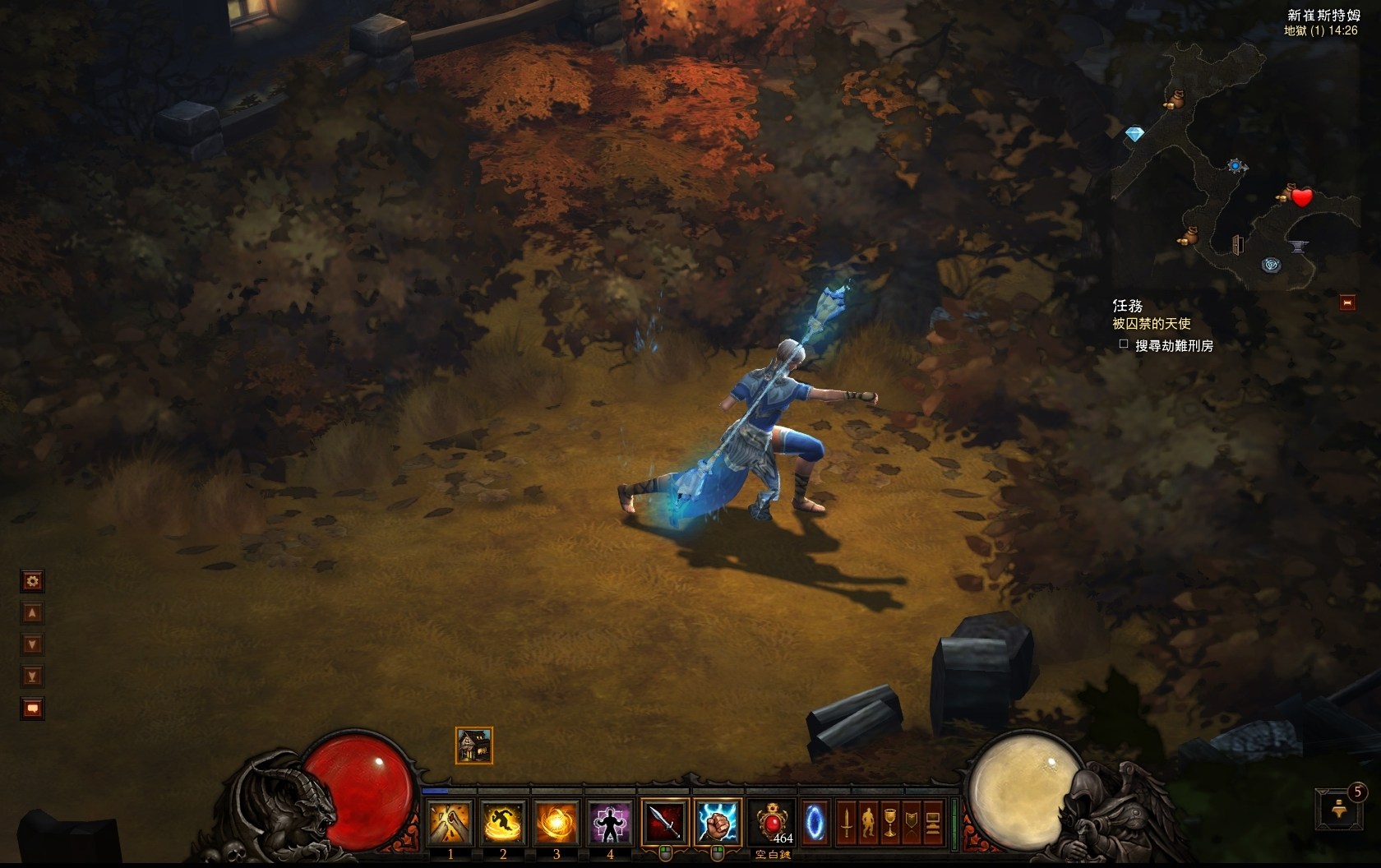The width and height of the screenshot is (1381, 868).
Task: Toggle the chat speech bubble button
Action: point(32,708)
